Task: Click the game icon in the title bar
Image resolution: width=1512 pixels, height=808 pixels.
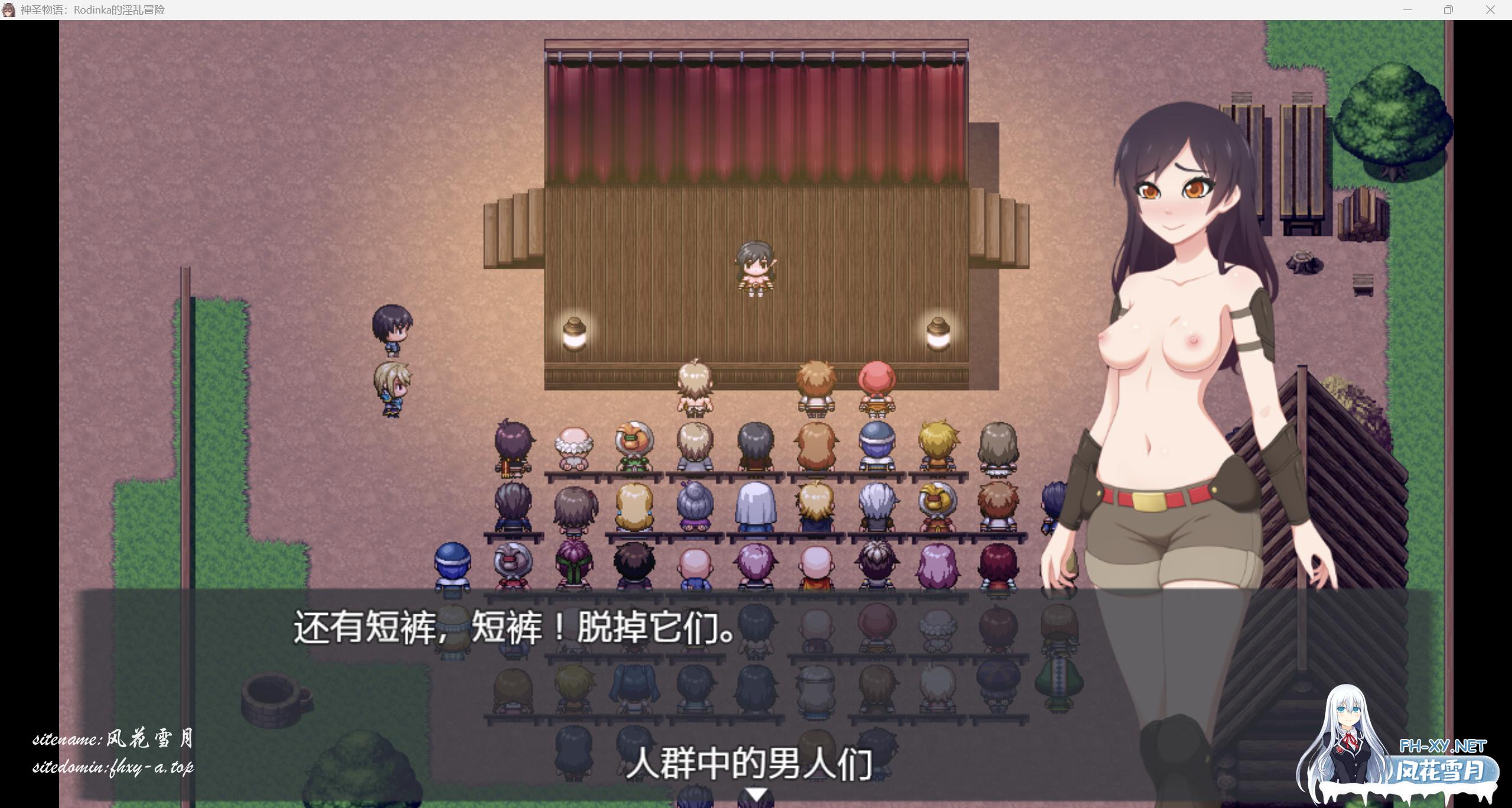Action: [8, 9]
